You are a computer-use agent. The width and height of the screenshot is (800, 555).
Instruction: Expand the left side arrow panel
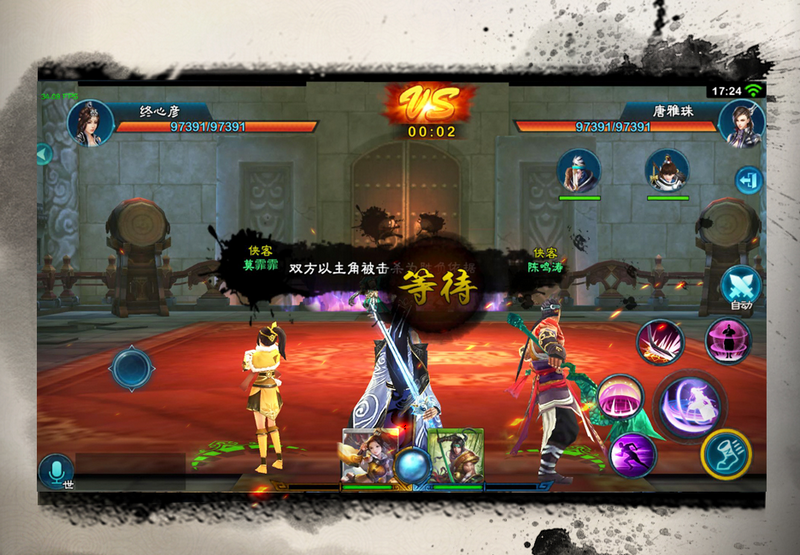pos(44,154)
